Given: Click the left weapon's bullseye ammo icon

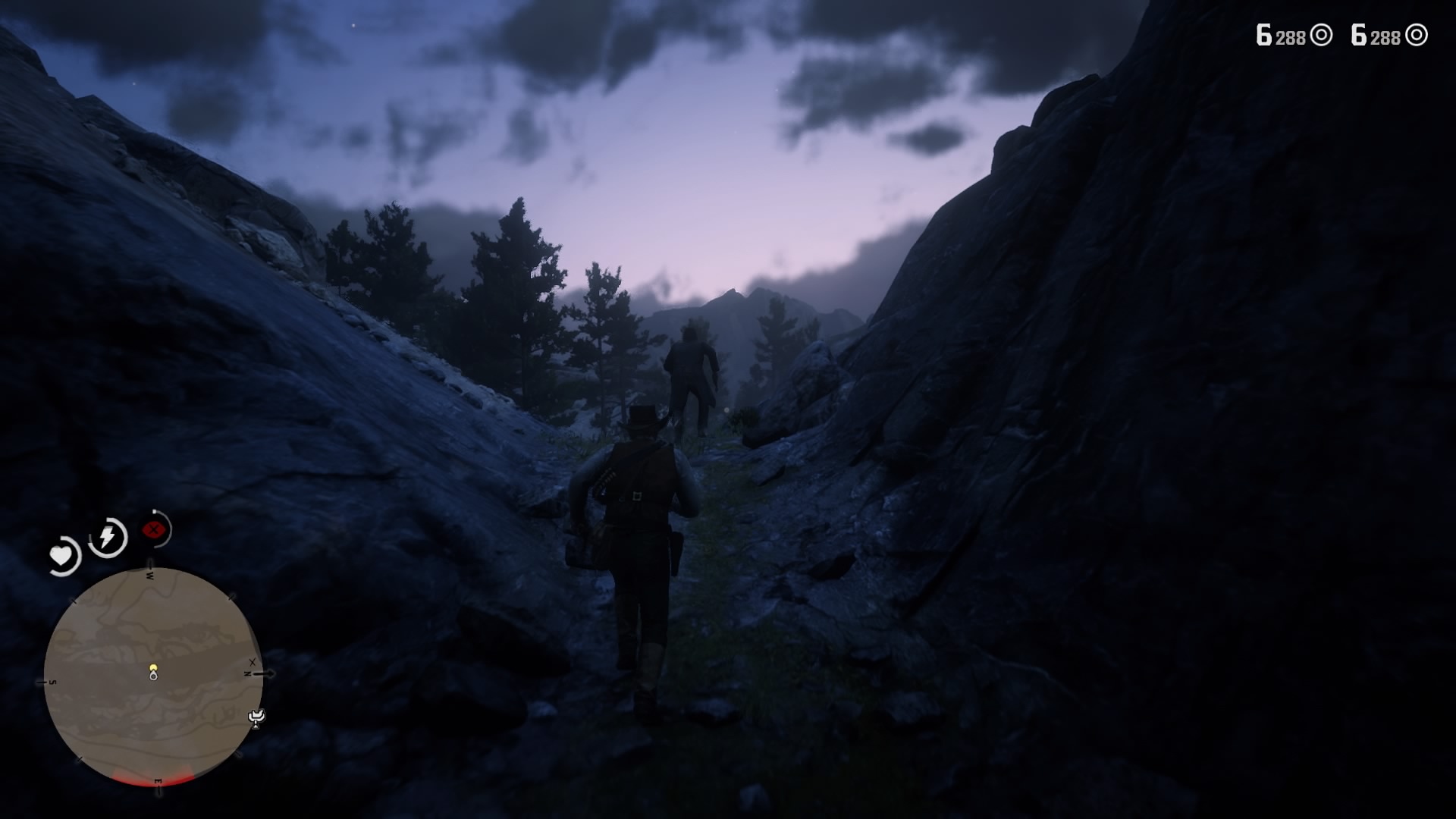Looking at the screenshot, I should point(1322,36).
